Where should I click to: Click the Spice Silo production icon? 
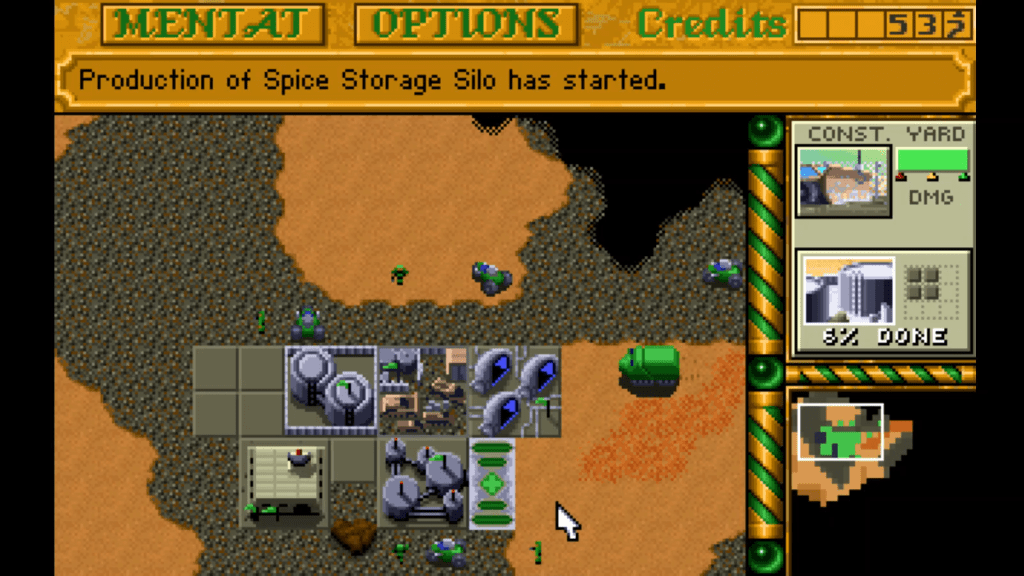pyautogui.click(x=849, y=291)
